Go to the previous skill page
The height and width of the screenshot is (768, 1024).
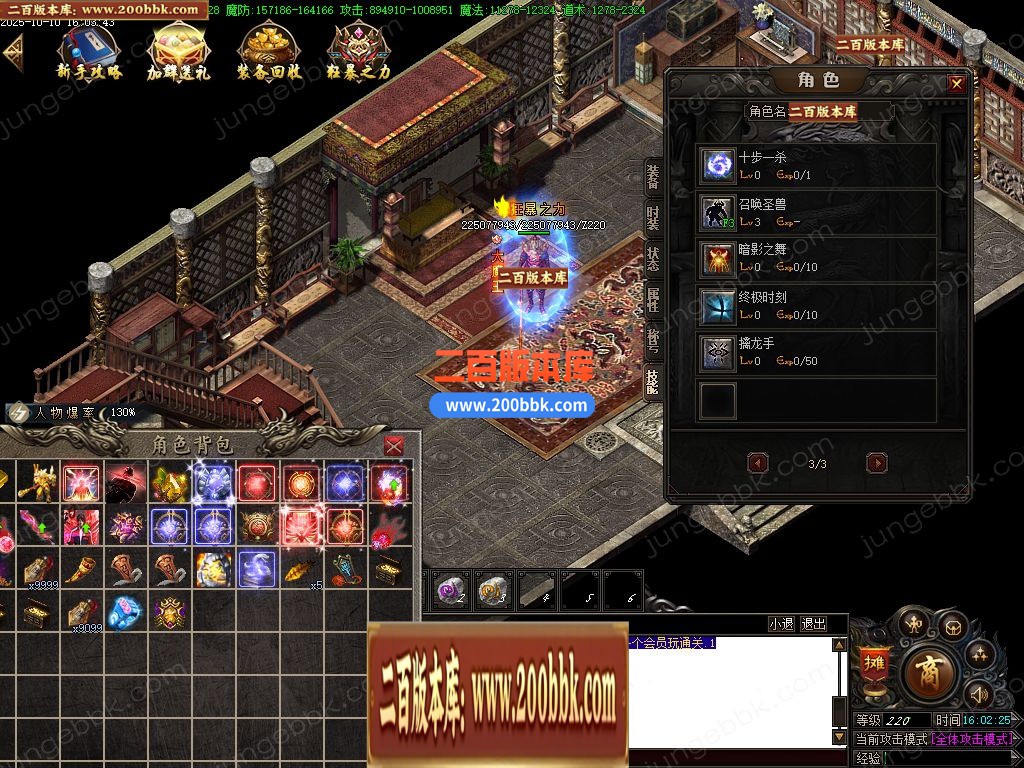758,463
